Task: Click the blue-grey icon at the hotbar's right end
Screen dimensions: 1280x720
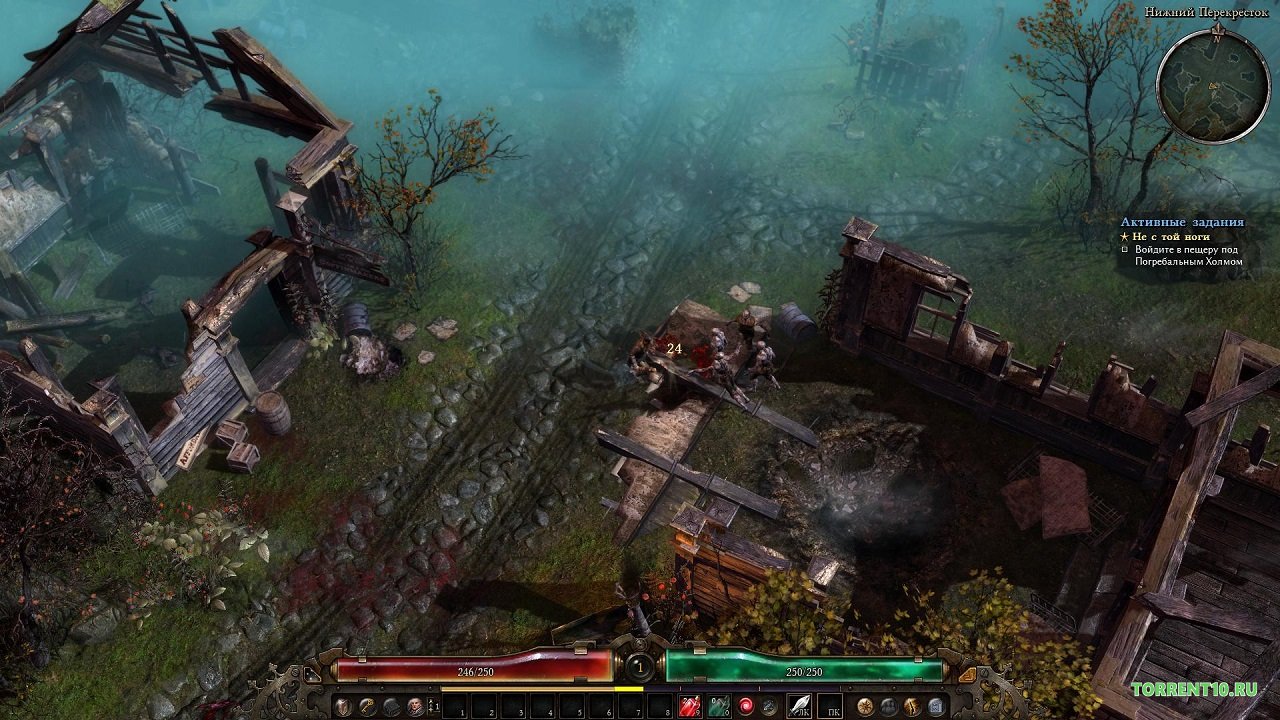Action: pyautogui.click(x=936, y=707)
